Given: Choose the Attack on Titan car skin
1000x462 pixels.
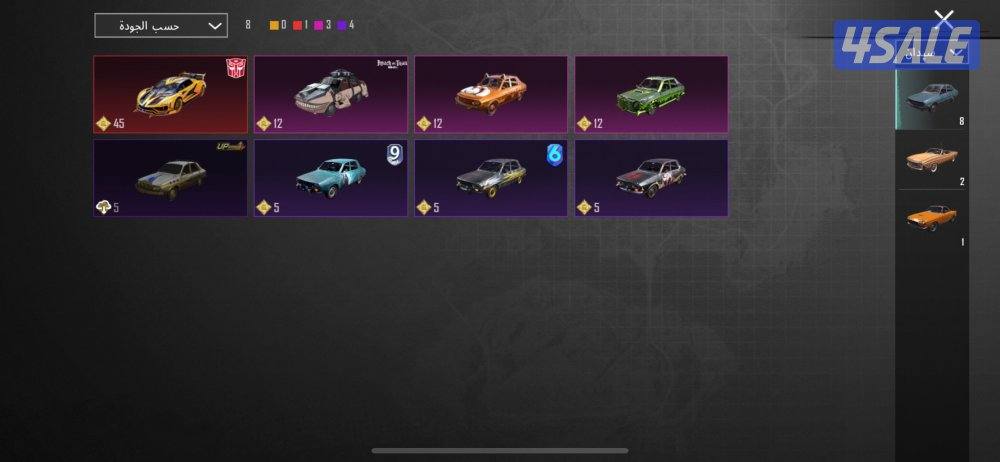Looking at the screenshot, I should (x=330, y=94).
